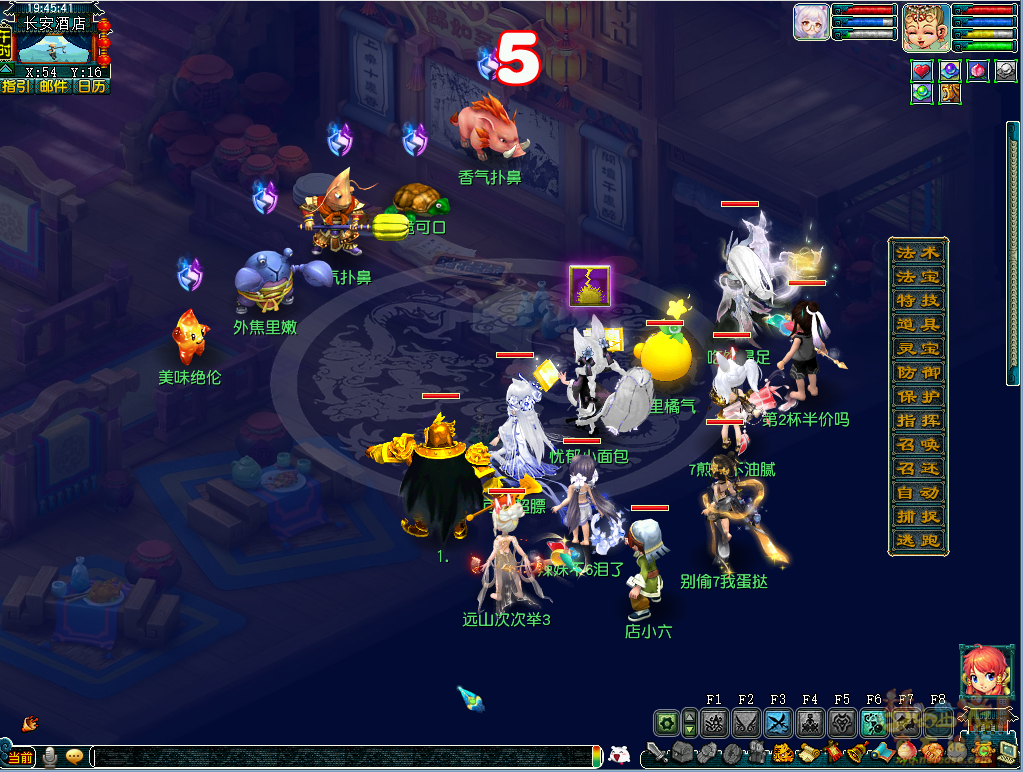Click the 当前 chat channel button
This screenshot has height=772, width=1023.
click(x=20, y=757)
